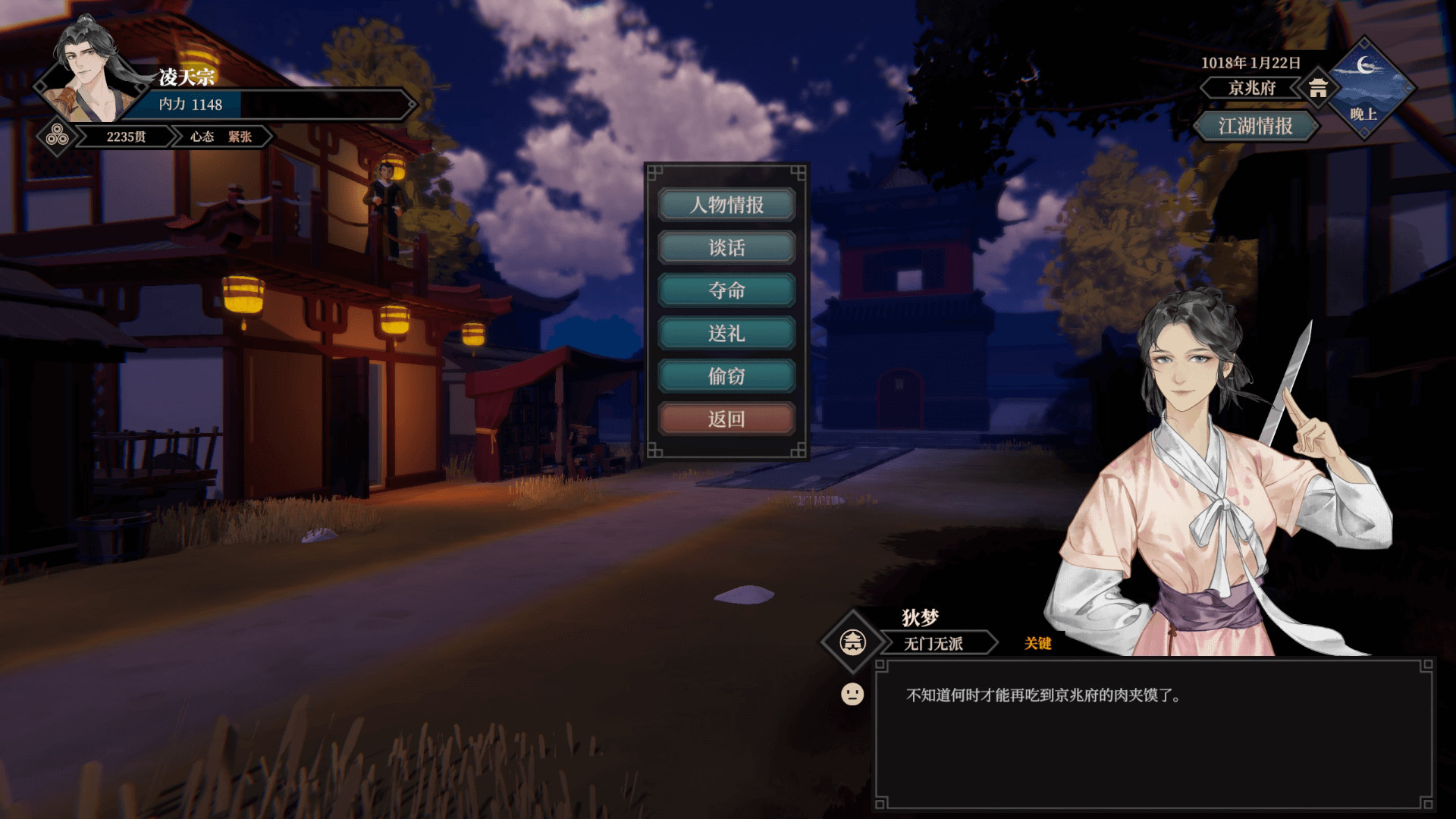The width and height of the screenshot is (1456, 819).
Task: Click the 京兆府 location label
Action: point(1251,88)
